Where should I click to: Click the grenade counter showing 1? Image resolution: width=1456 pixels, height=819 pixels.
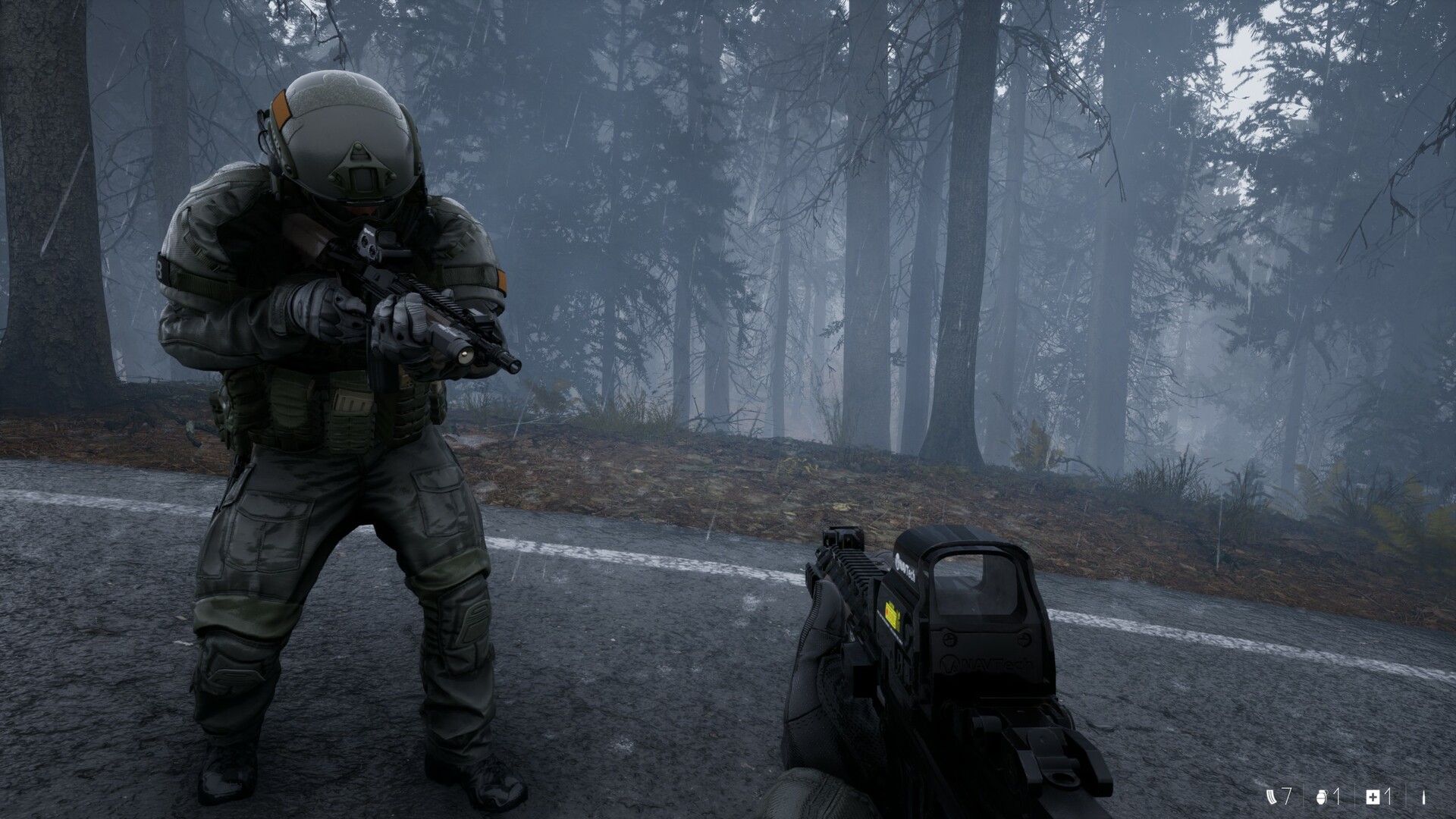coord(1337,798)
